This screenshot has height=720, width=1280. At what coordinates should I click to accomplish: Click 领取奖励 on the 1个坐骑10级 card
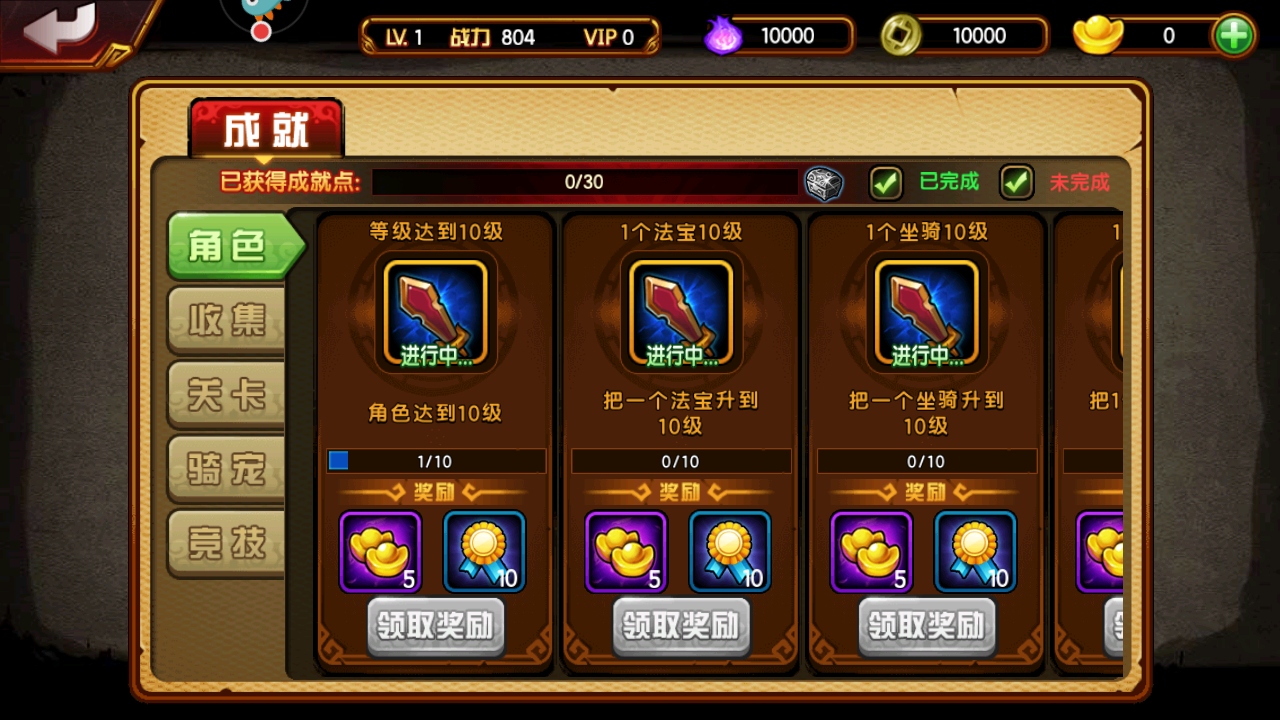click(x=926, y=627)
